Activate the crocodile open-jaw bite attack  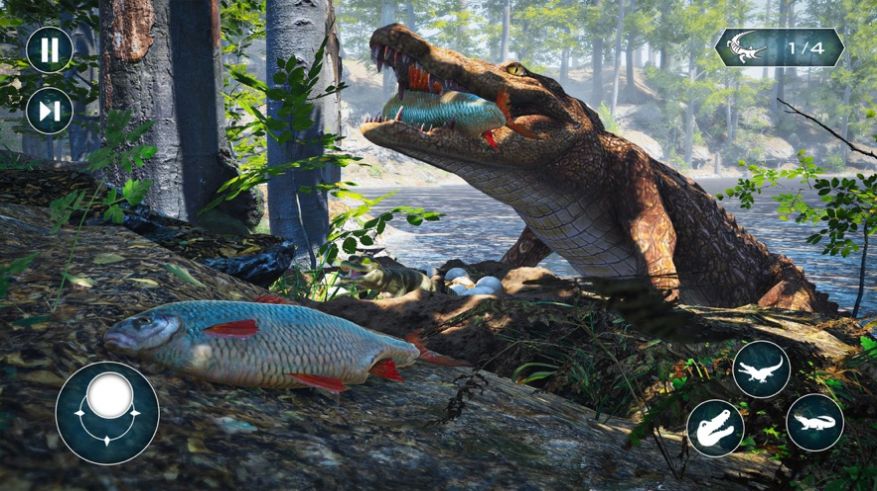pos(716,428)
